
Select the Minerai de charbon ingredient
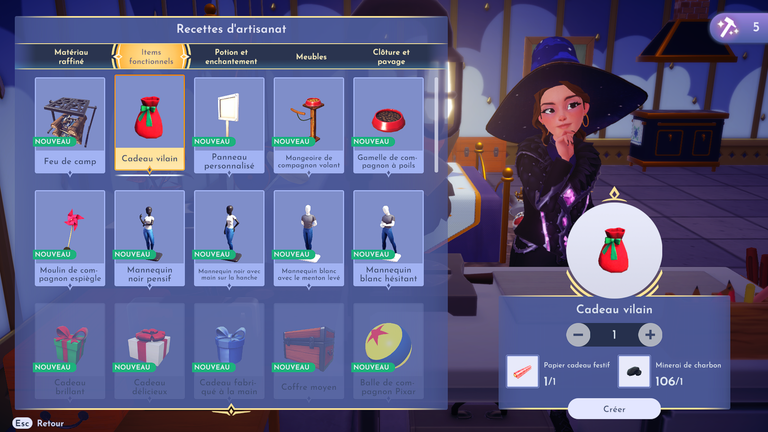(x=633, y=371)
